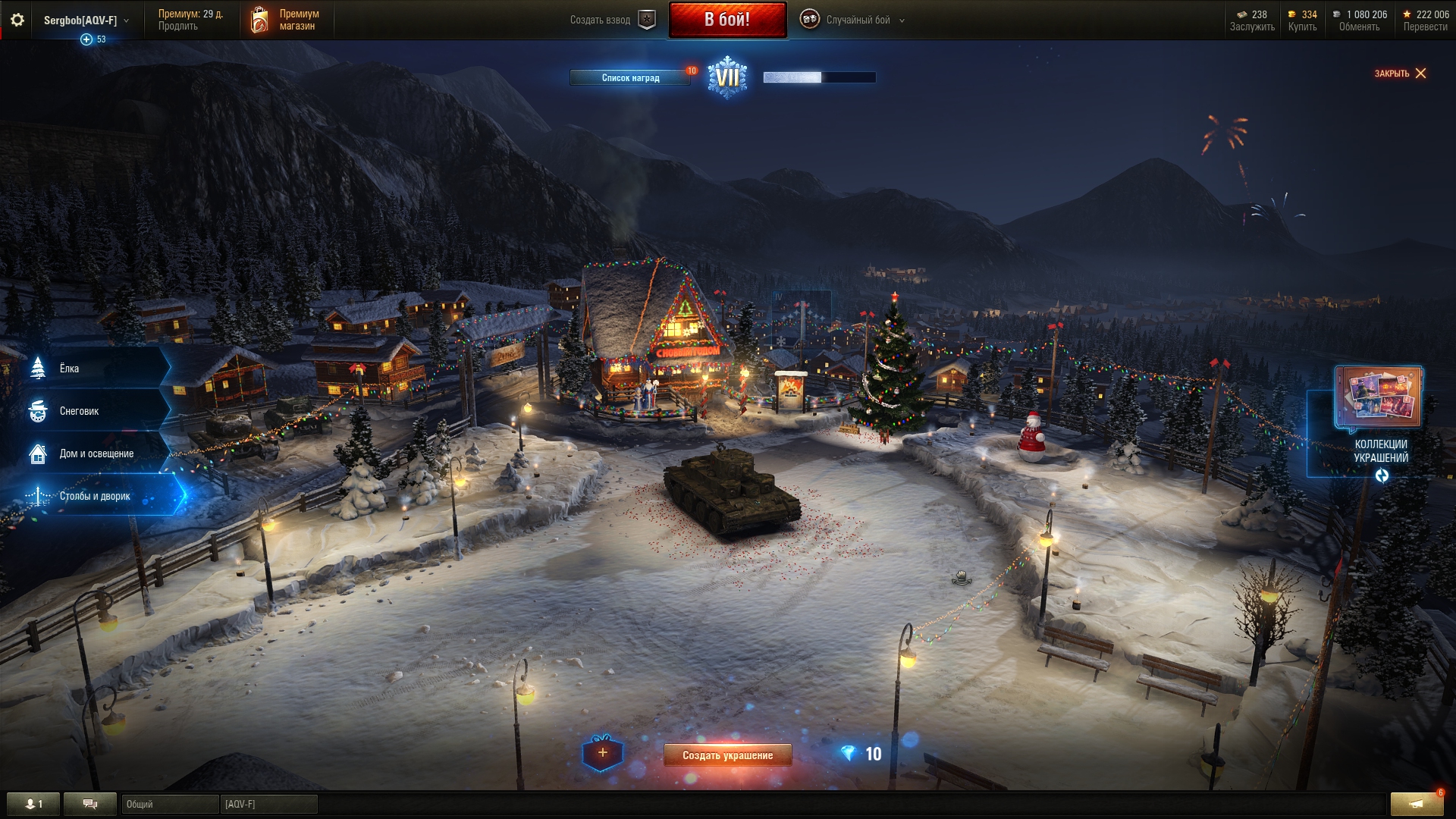Buy gold via the Купить link

pyautogui.click(x=1302, y=27)
